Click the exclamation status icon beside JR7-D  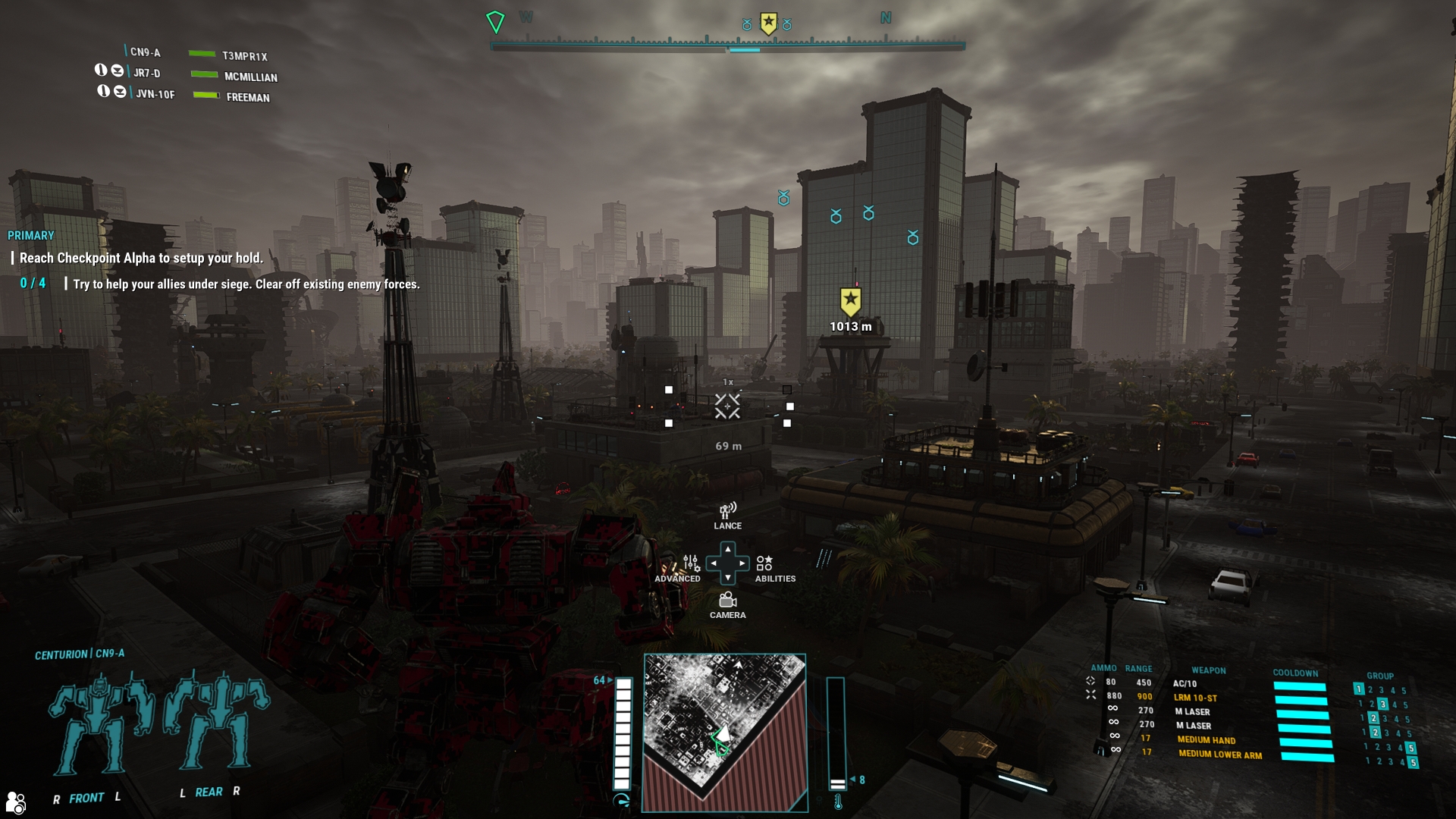(x=102, y=72)
